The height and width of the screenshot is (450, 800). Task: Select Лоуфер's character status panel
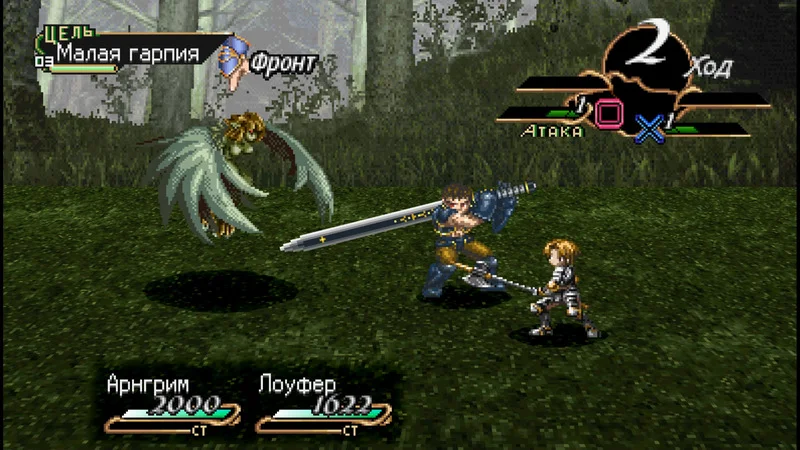click(320, 405)
